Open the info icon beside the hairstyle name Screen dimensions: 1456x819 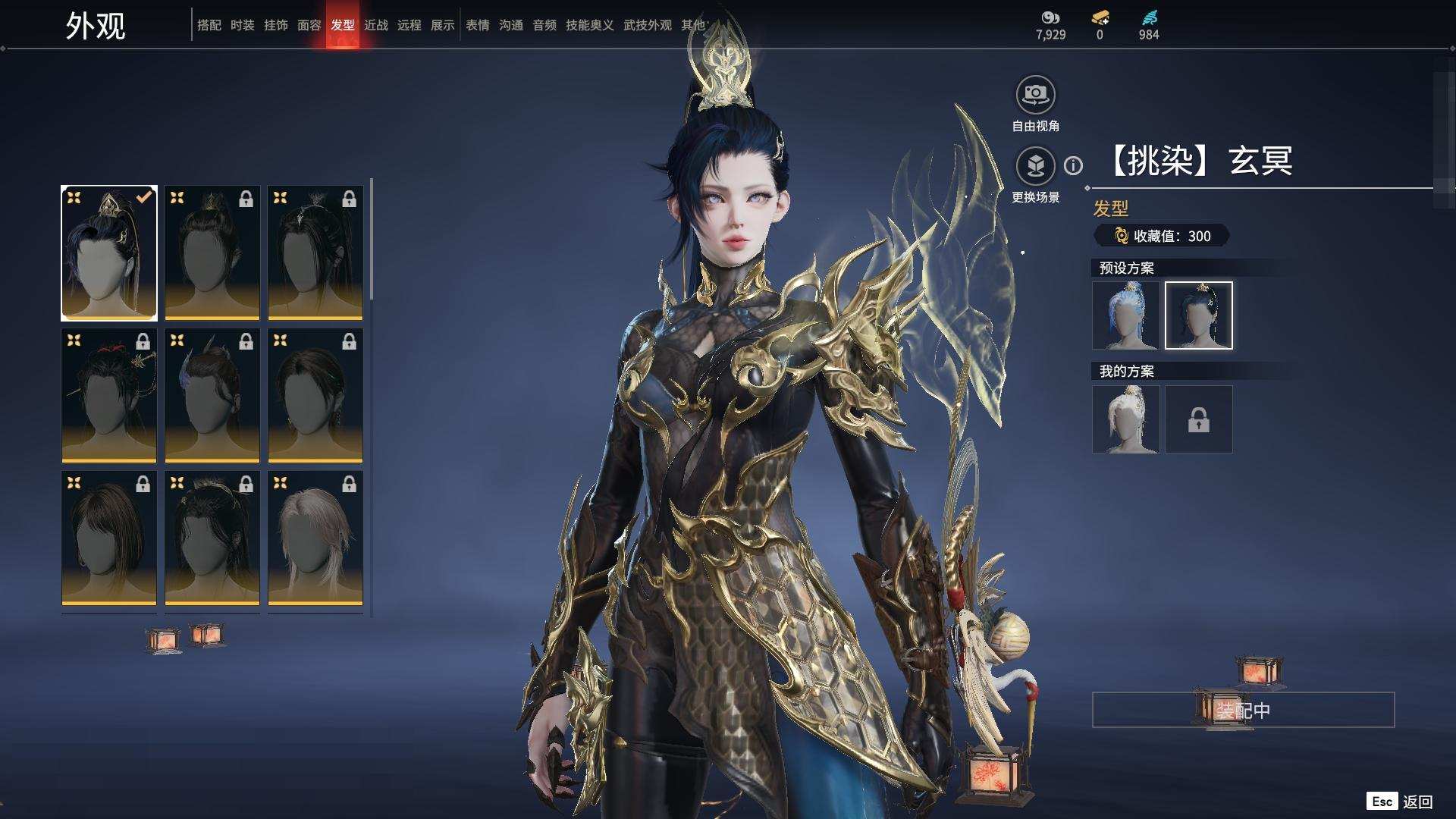coord(1073,165)
